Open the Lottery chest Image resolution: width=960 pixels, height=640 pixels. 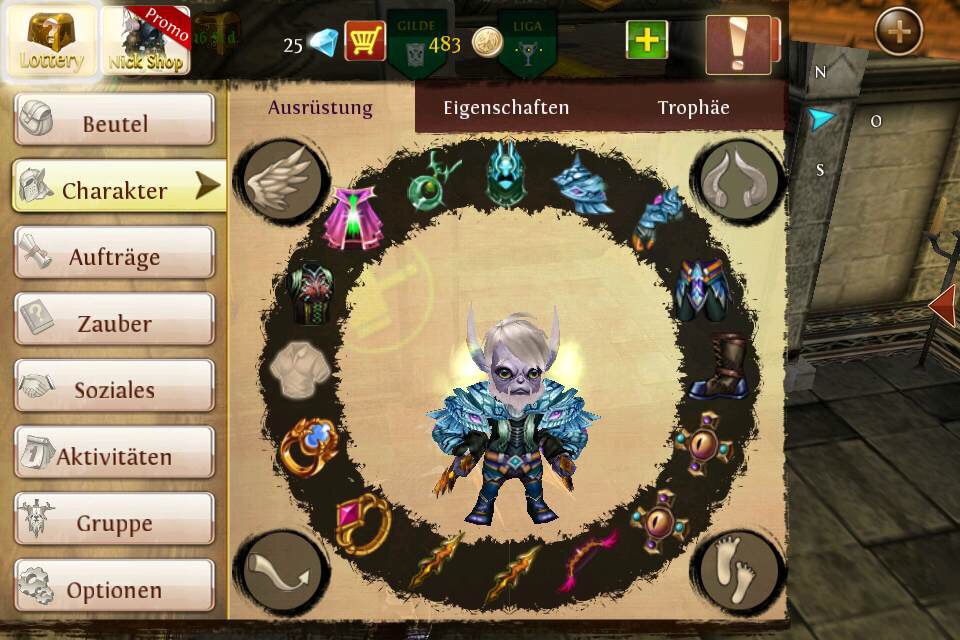pyautogui.click(x=51, y=41)
